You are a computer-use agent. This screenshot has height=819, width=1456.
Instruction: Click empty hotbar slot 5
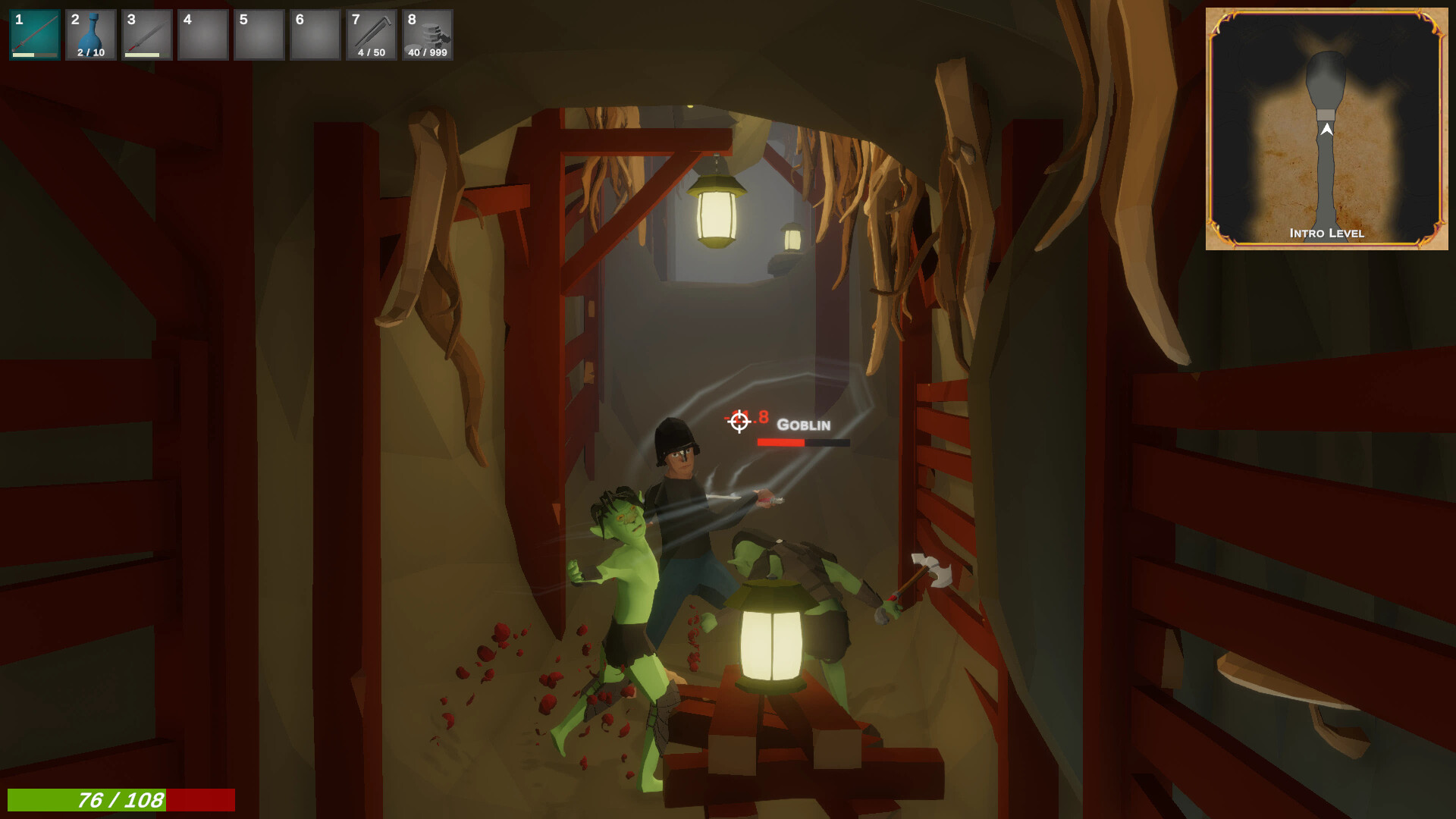[x=259, y=34]
